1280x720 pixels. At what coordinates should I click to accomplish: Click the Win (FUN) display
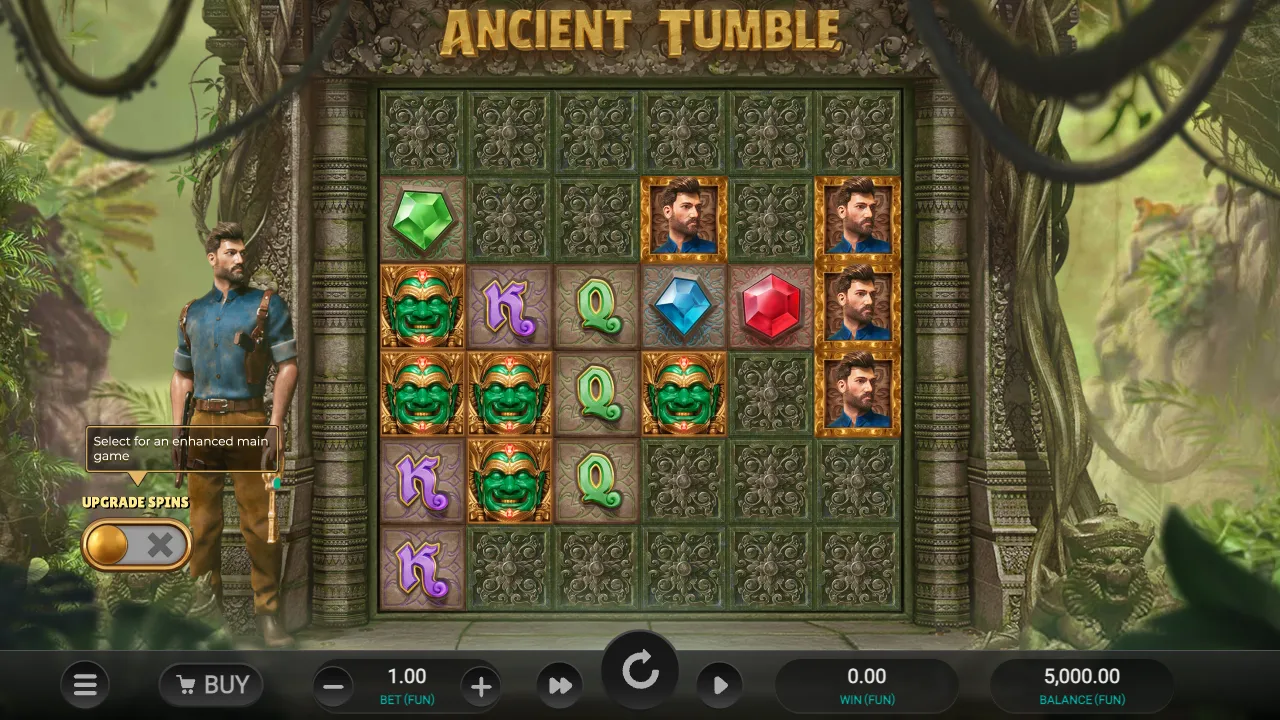pyautogui.click(x=866, y=684)
